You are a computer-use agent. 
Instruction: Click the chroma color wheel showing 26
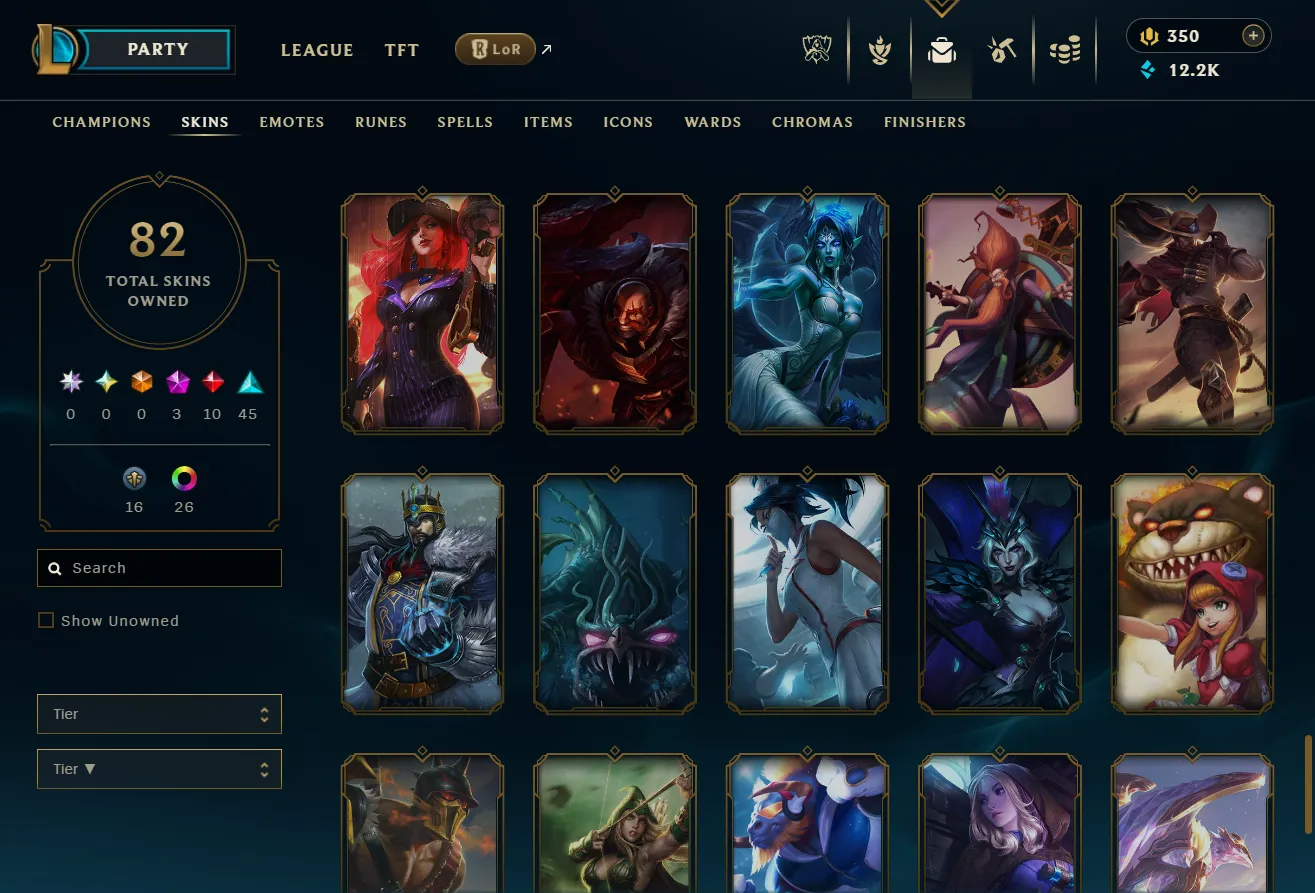(x=184, y=478)
